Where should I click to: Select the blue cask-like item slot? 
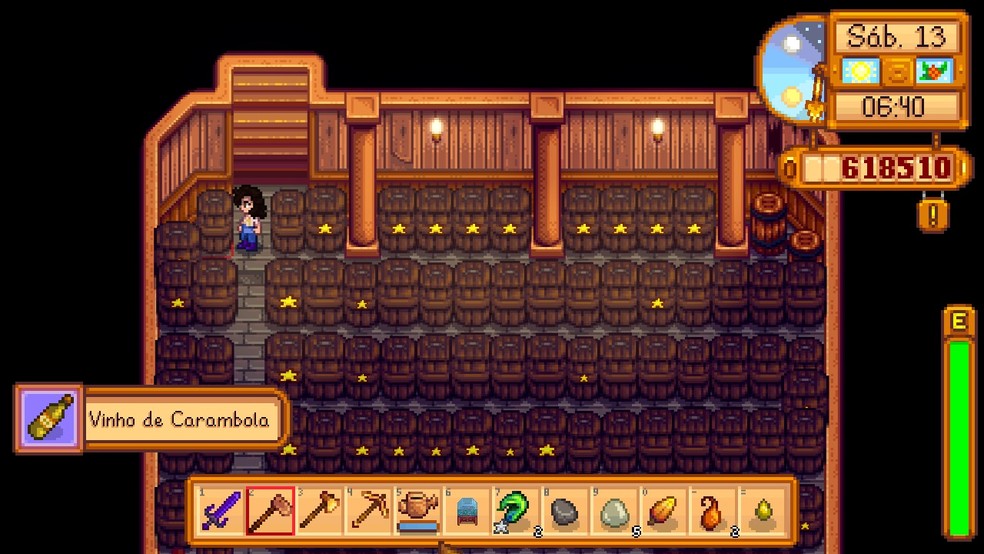pos(466,512)
